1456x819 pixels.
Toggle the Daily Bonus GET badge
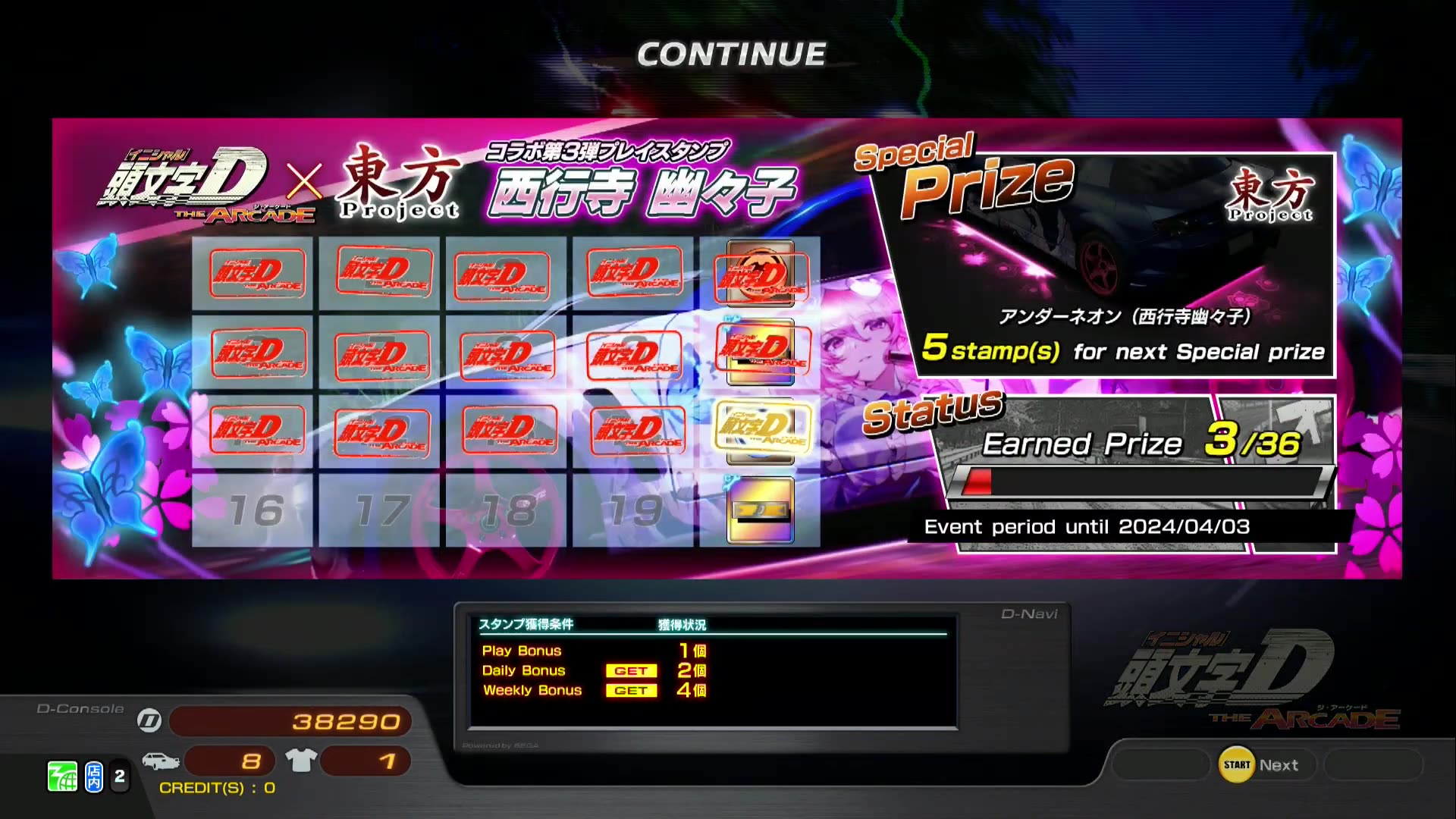[632, 670]
